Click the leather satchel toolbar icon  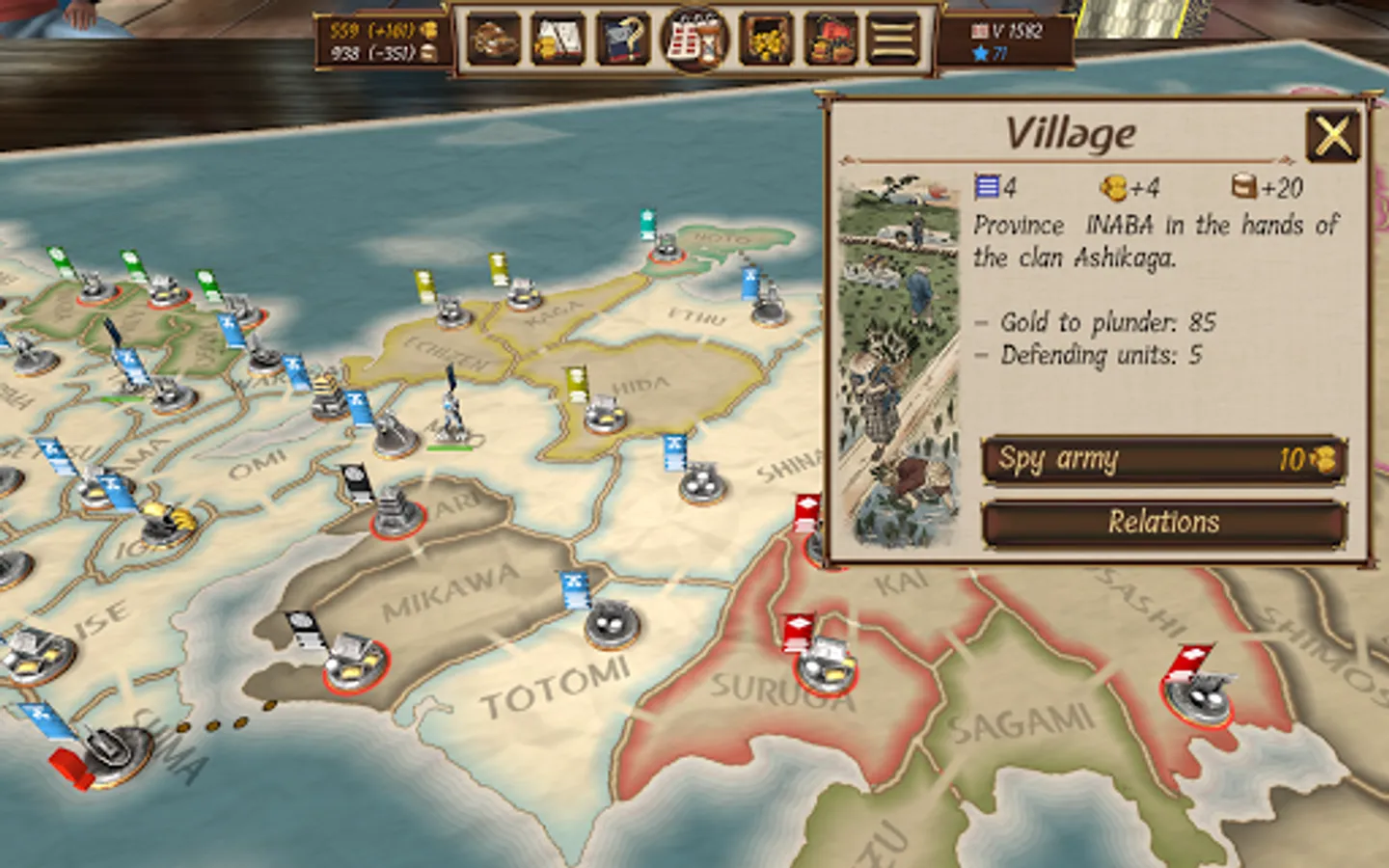point(493,40)
